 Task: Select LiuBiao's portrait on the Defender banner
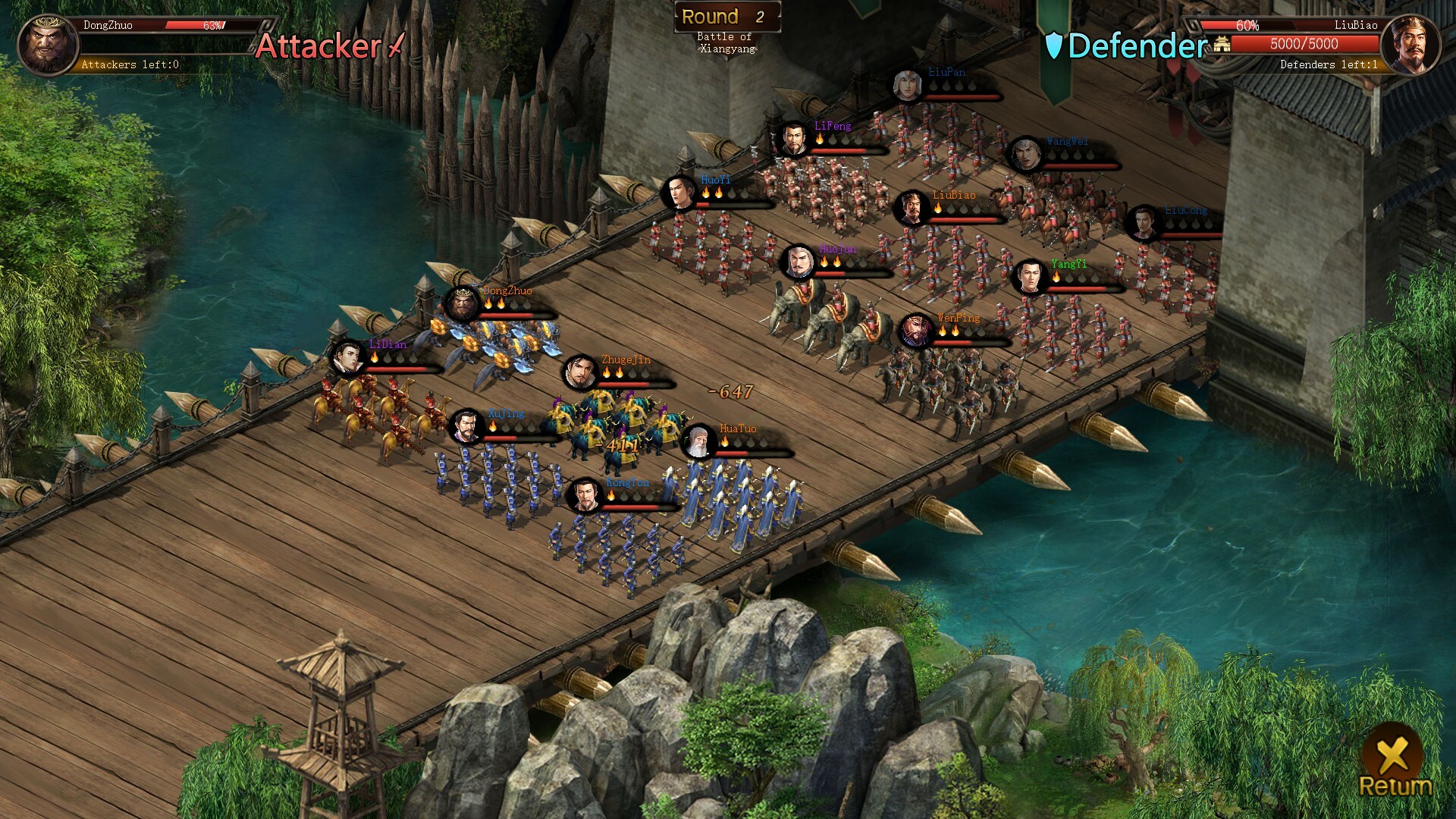tap(1410, 45)
